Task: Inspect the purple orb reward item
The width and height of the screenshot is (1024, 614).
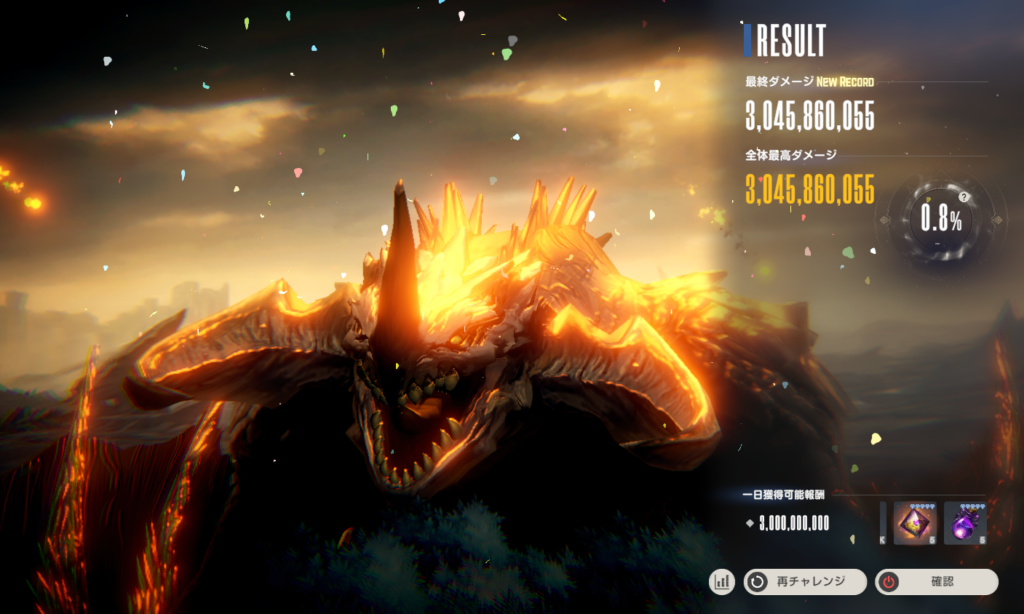Action: click(965, 522)
